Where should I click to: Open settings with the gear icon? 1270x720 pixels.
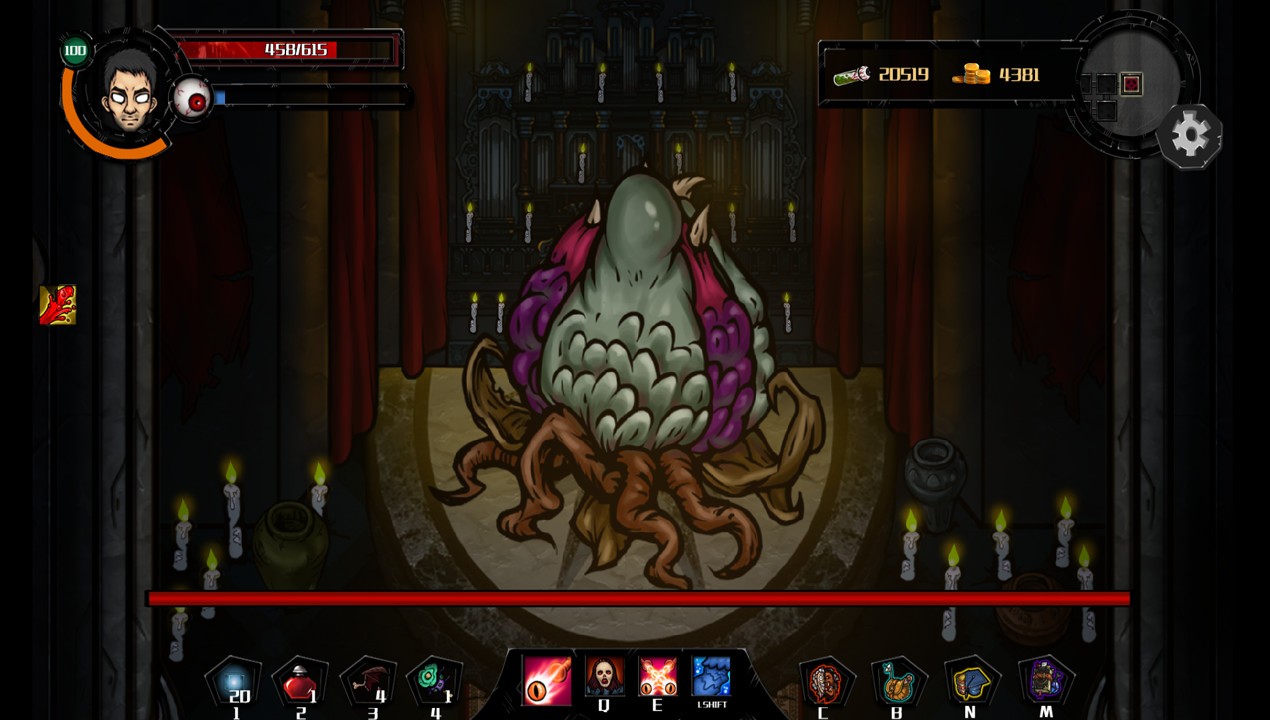1189,135
